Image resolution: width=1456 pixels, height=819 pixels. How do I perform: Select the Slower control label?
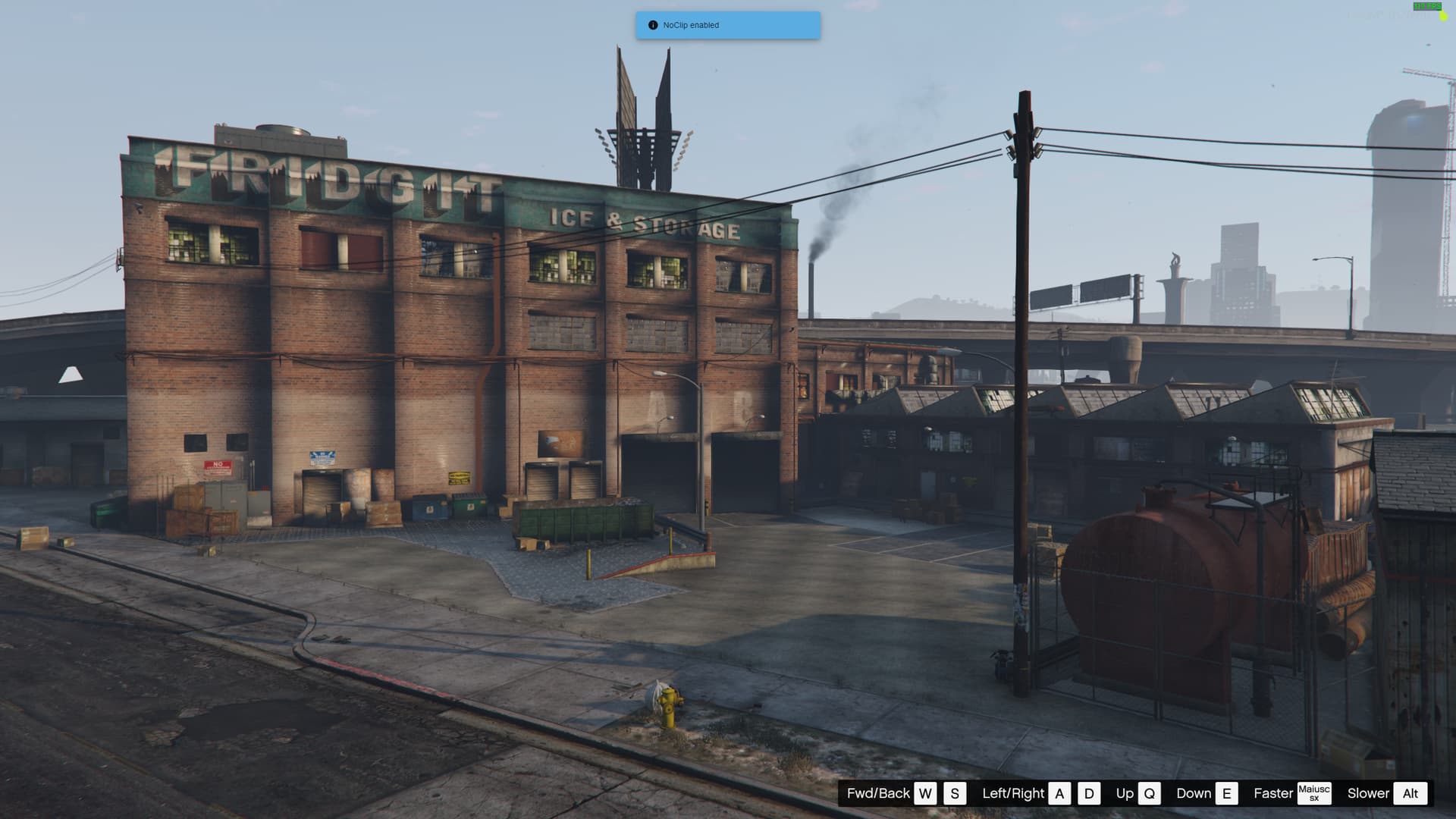[x=1368, y=793]
